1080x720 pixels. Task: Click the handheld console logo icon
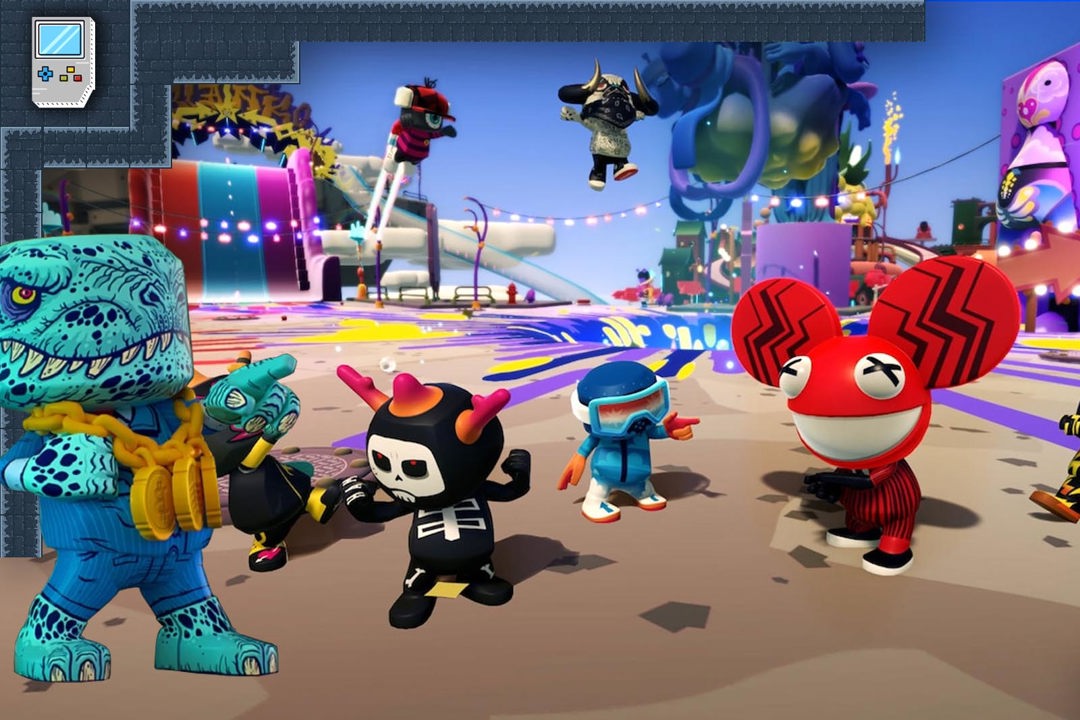pyautogui.click(x=62, y=61)
